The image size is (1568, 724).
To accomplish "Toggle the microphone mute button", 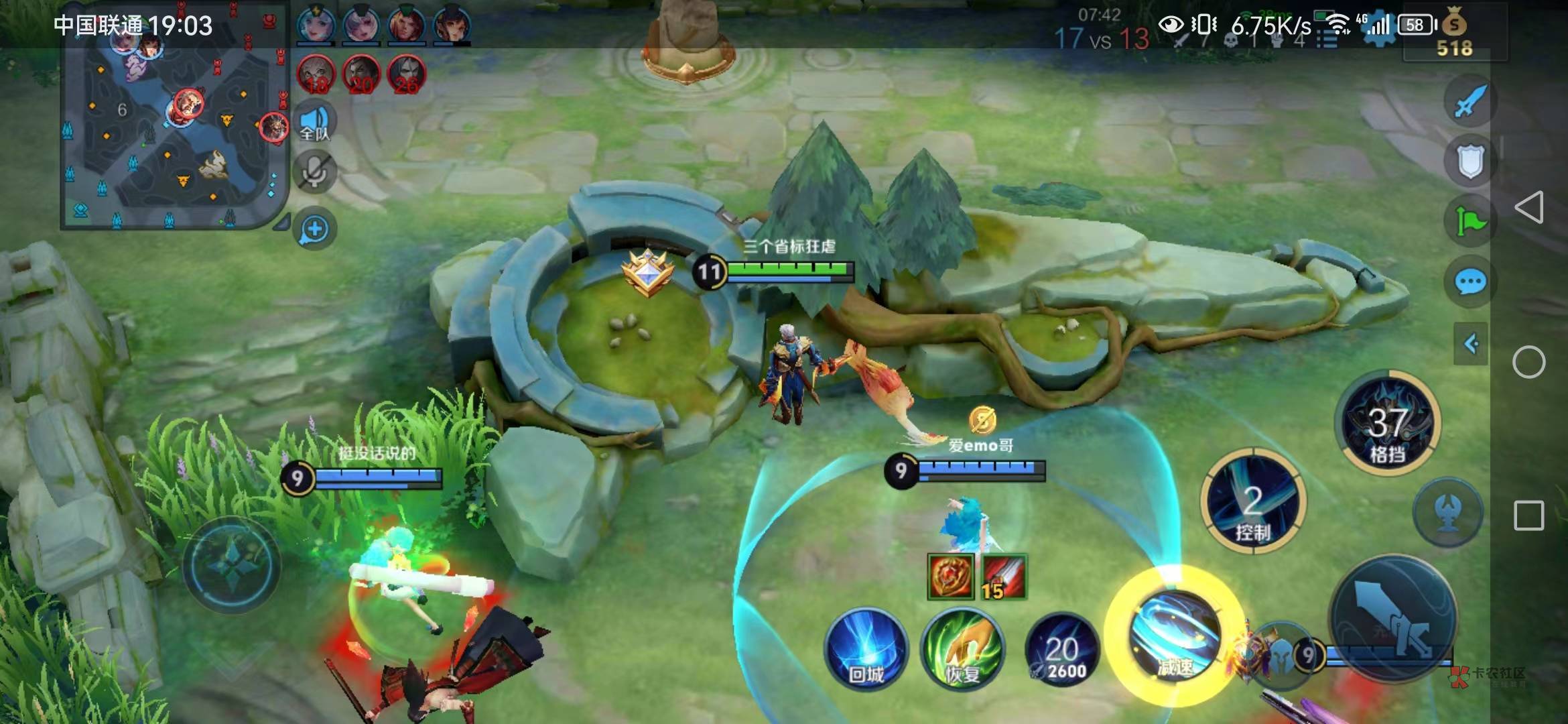I will pyautogui.click(x=315, y=172).
